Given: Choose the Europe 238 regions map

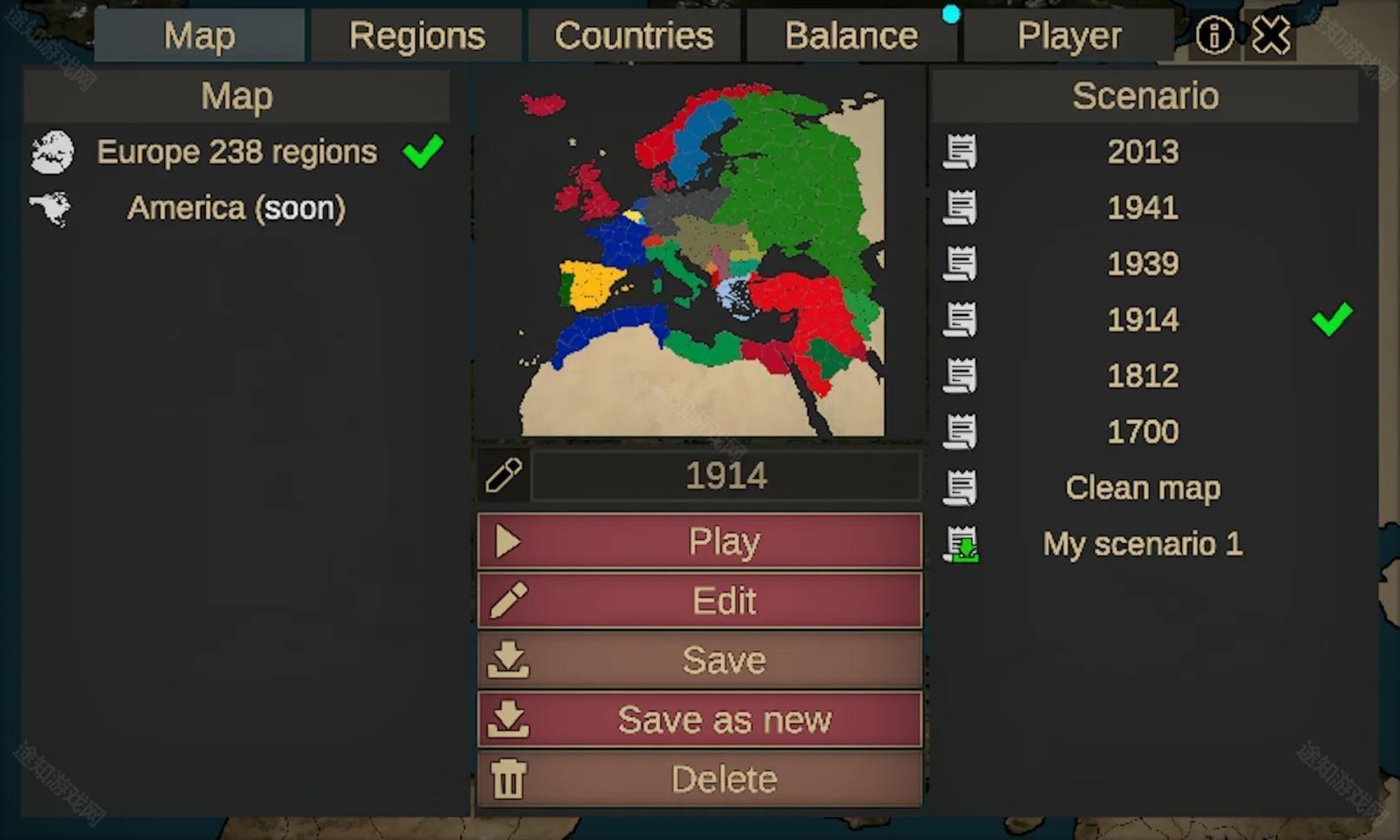Looking at the screenshot, I should pyautogui.click(x=236, y=153).
